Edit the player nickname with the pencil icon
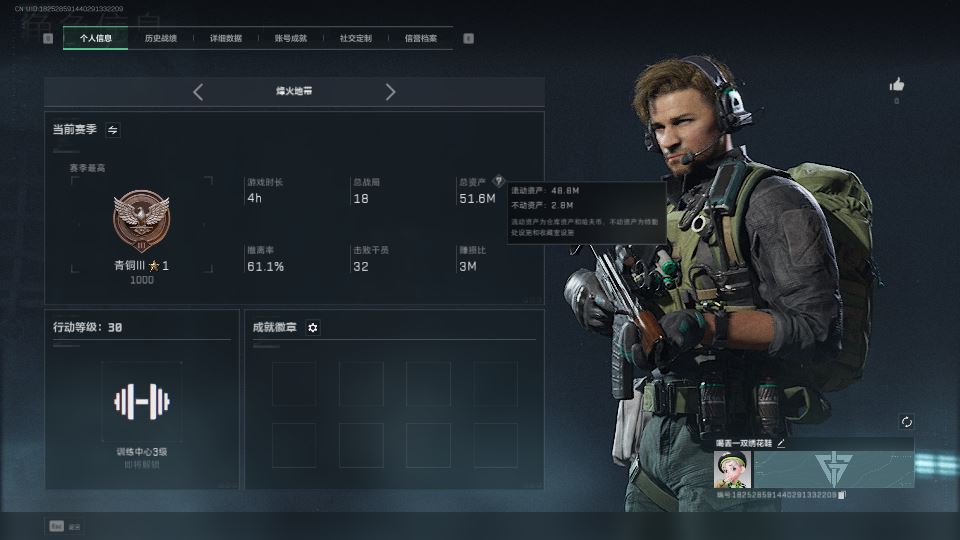Image resolution: width=960 pixels, height=540 pixels. coord(781,443)
